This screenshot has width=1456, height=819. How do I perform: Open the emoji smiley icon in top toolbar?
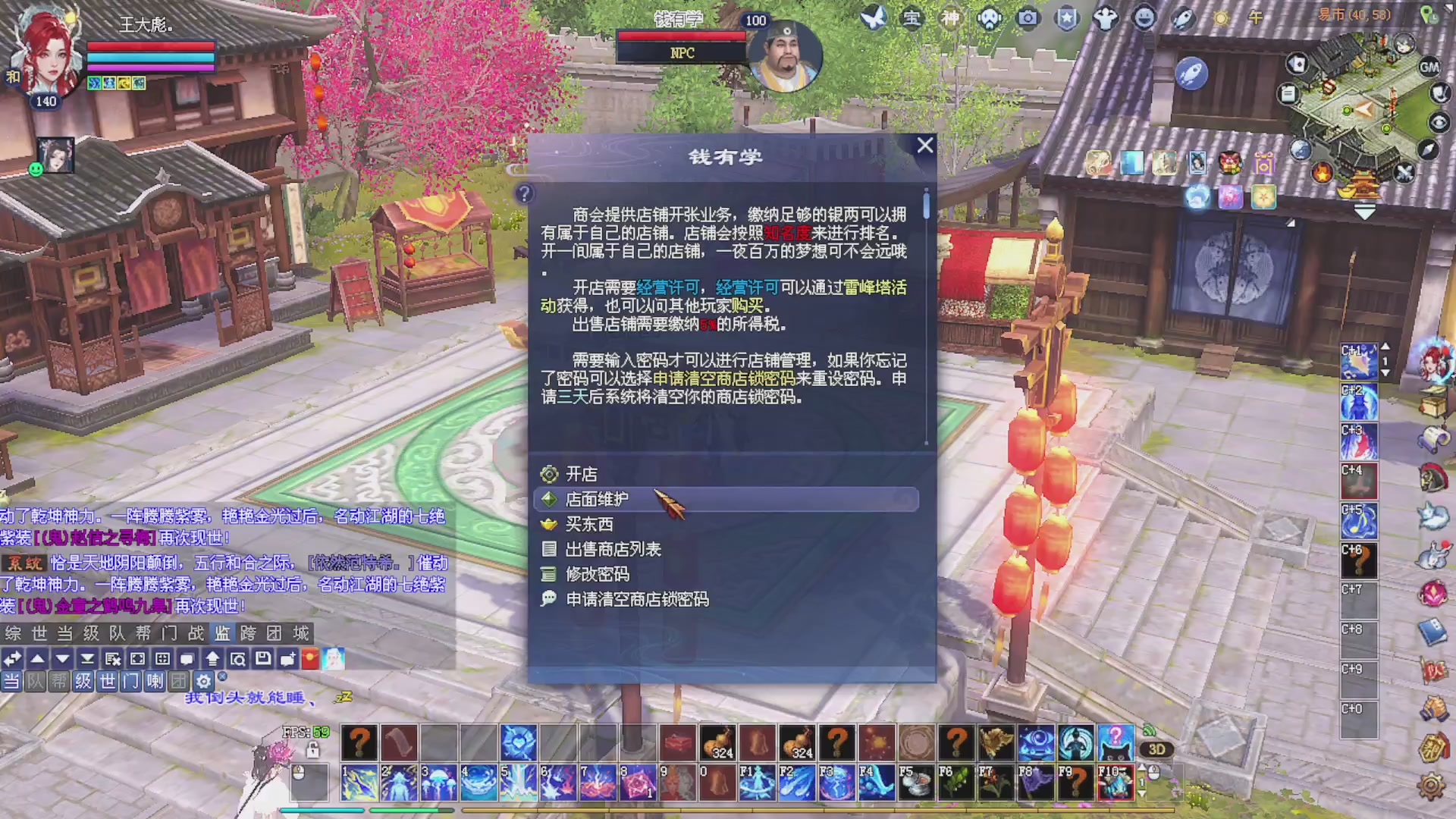(1145, 18)
